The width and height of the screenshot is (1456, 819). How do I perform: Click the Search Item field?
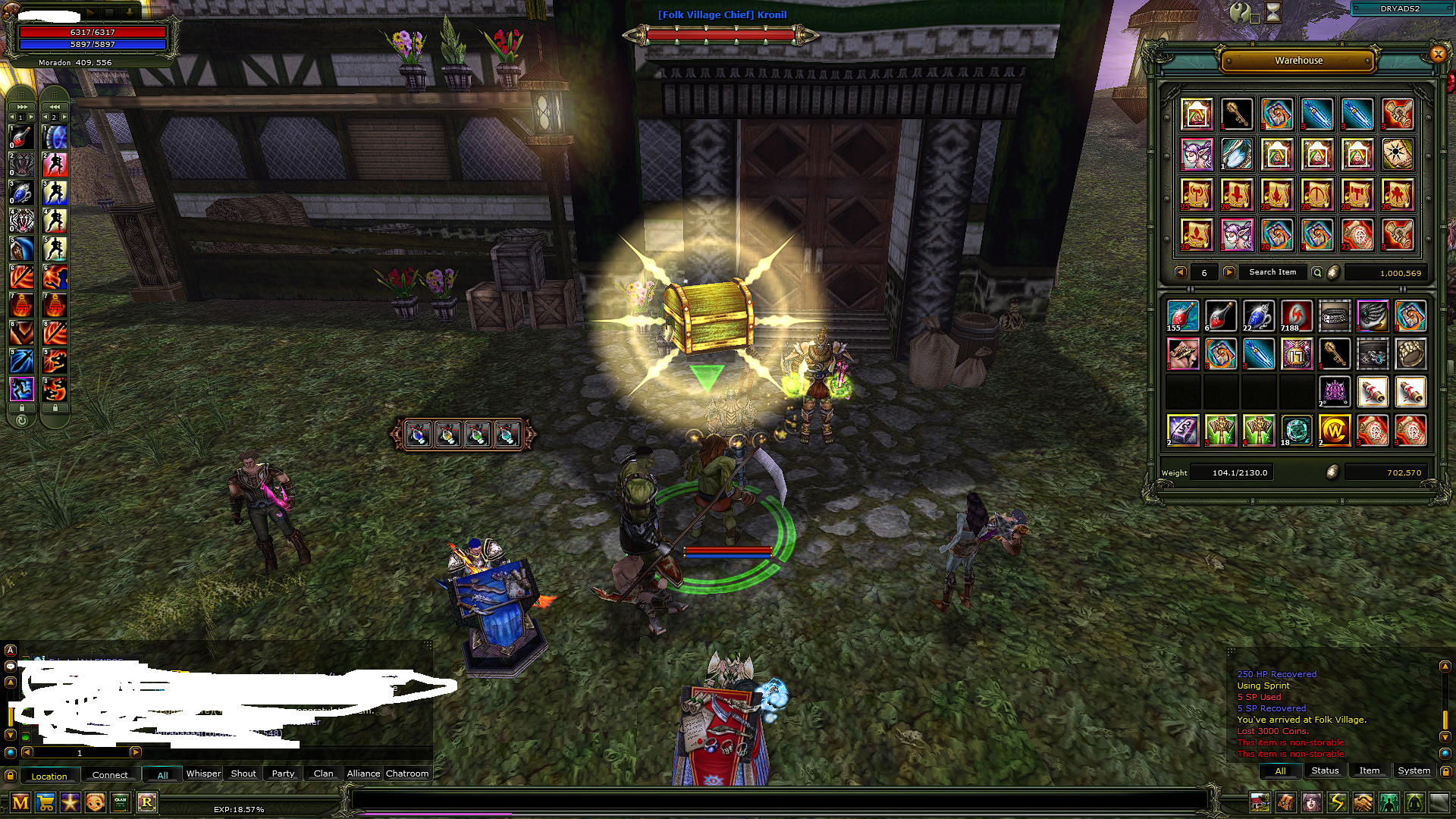pyautogui.click(x=1272, y=272)
